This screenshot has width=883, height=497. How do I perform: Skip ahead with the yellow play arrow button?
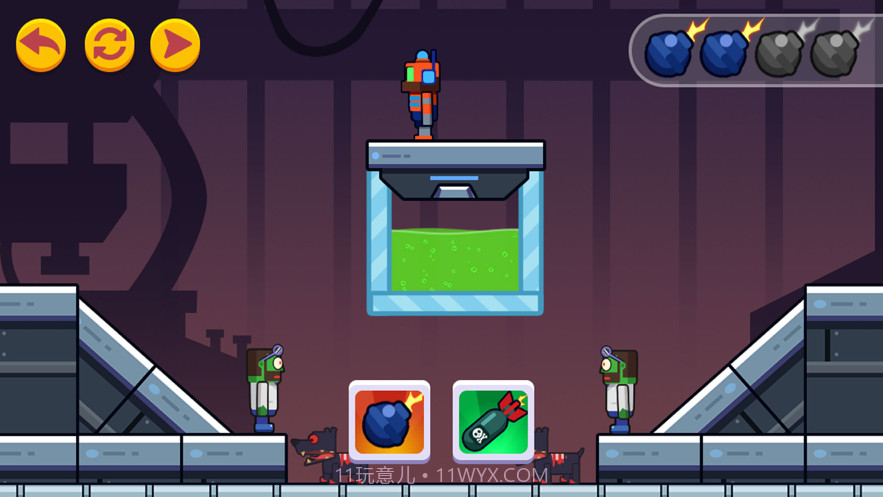click(x=175, y=45)
